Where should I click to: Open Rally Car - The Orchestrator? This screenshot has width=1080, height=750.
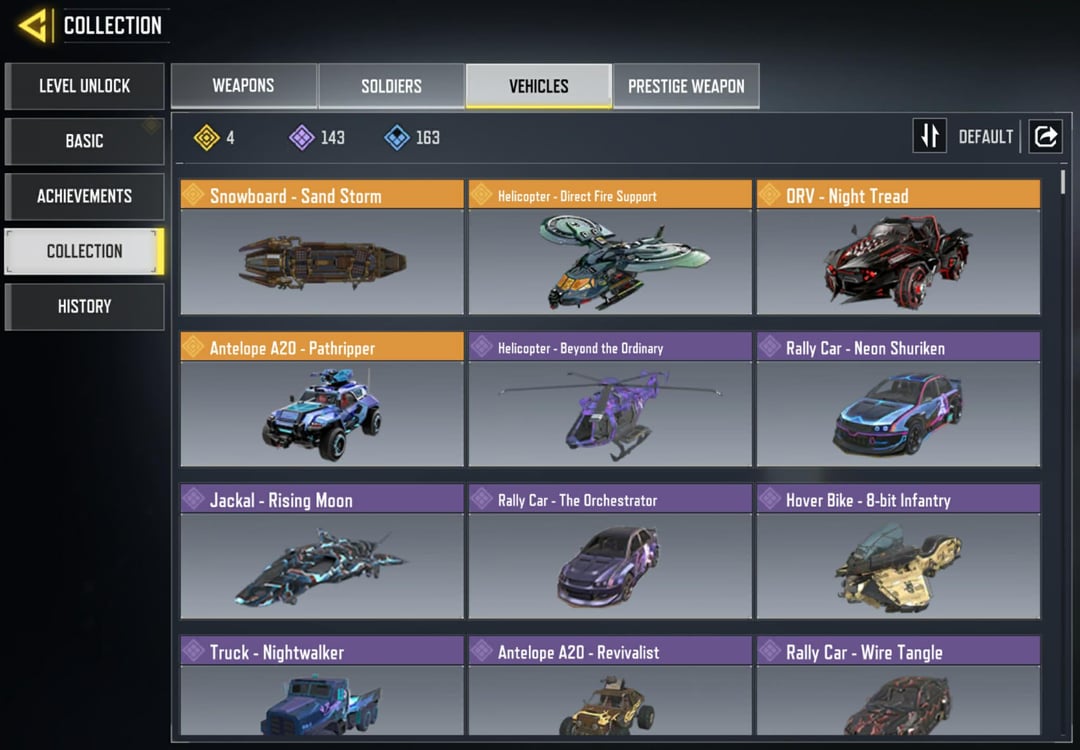pyautogui.click(x=610, y=552)
